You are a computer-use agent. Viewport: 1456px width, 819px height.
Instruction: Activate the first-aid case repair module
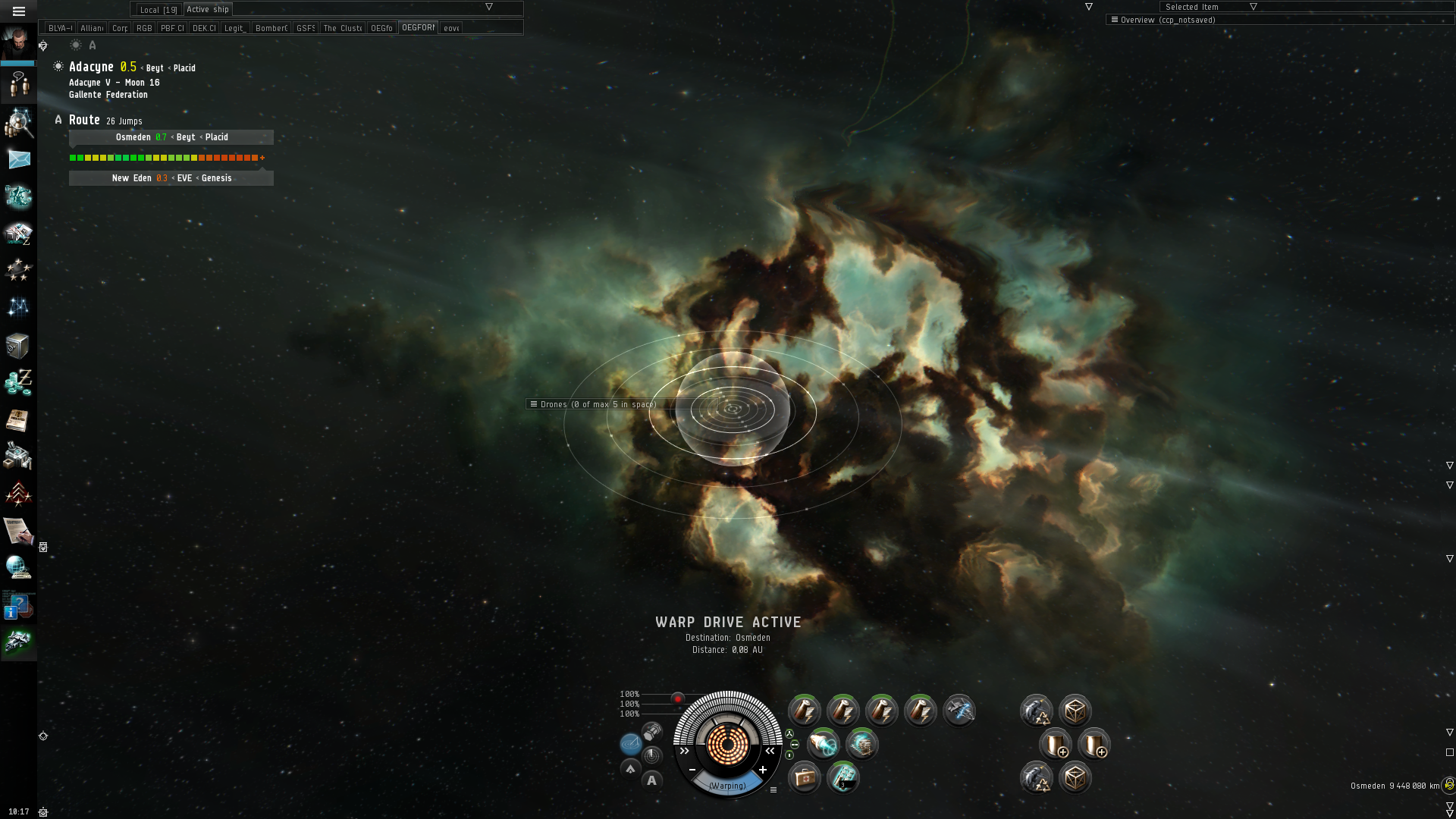(804, 777)
